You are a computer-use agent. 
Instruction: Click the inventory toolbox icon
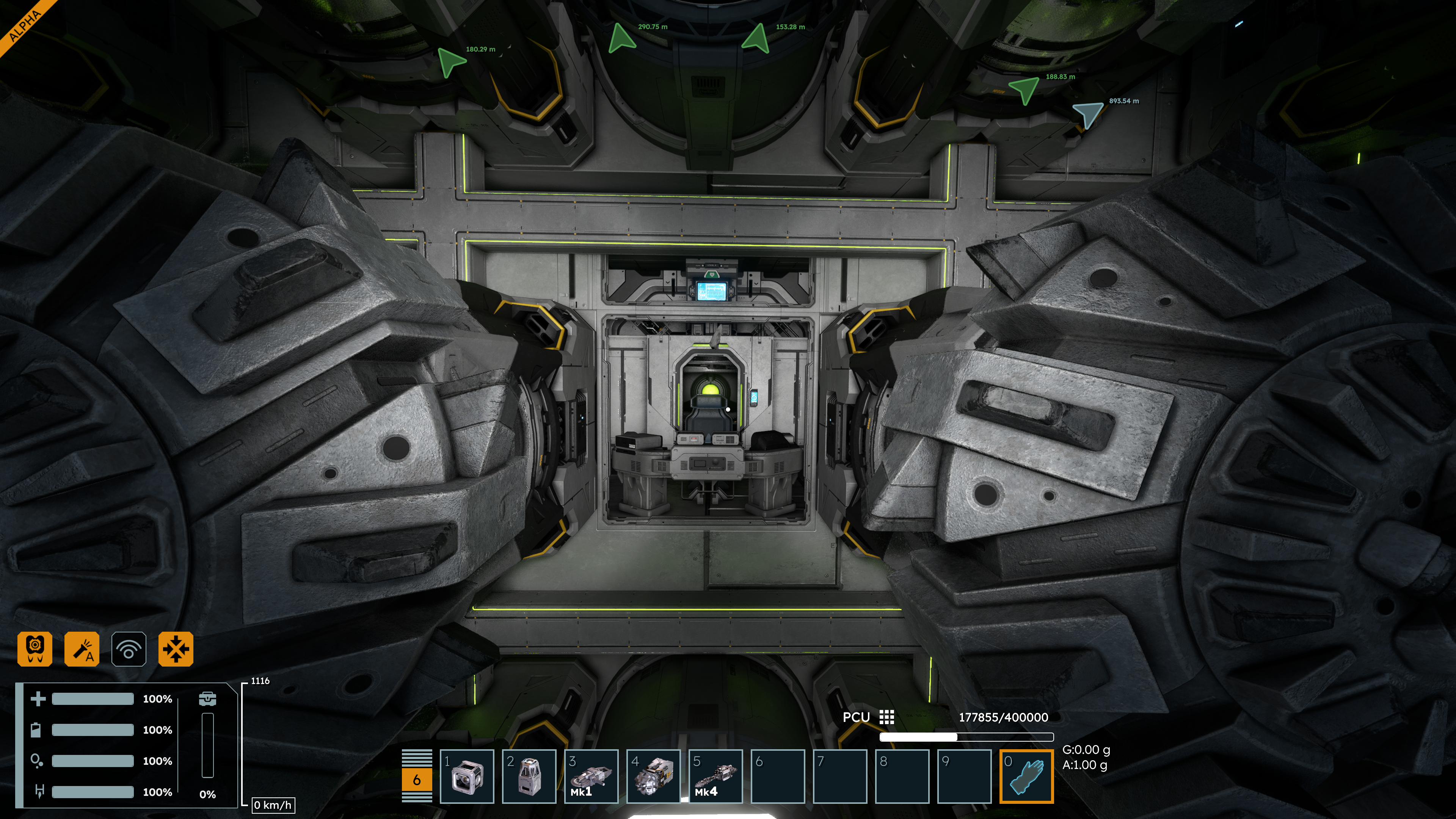tap(207, 698)
